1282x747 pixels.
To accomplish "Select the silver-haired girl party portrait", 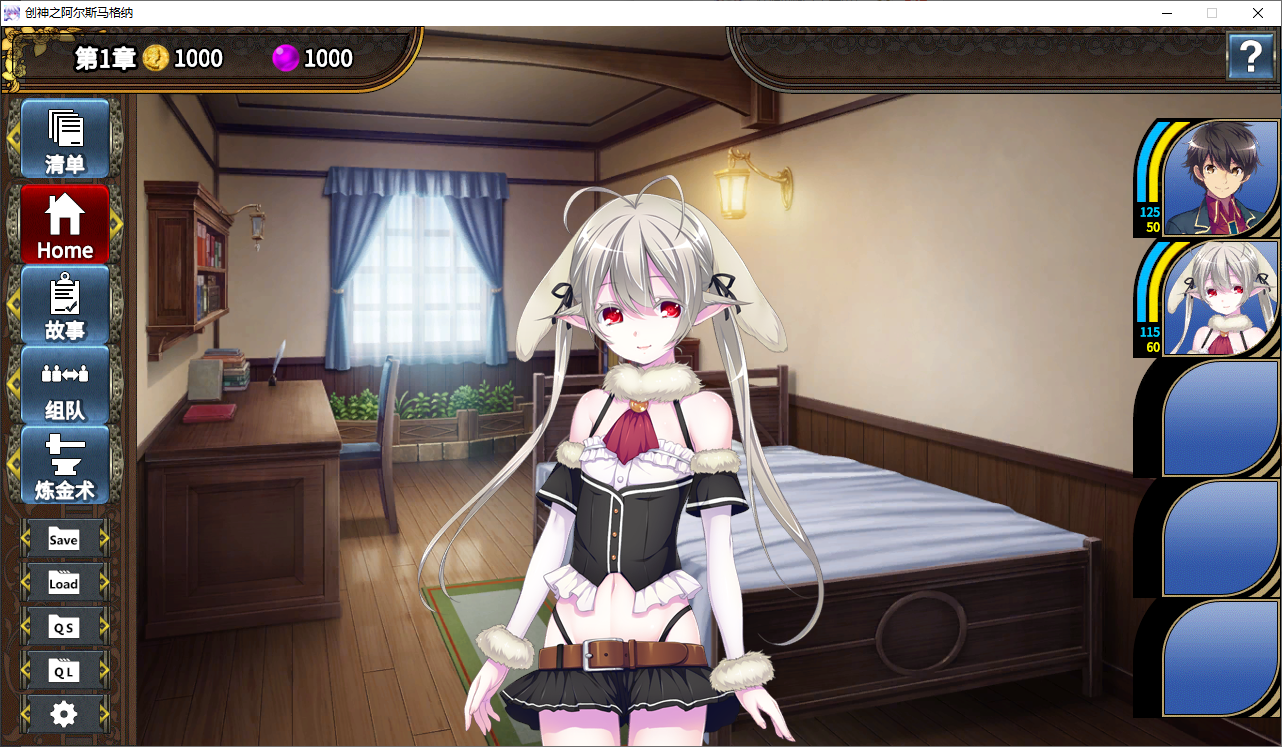I will pos(1221,298).
